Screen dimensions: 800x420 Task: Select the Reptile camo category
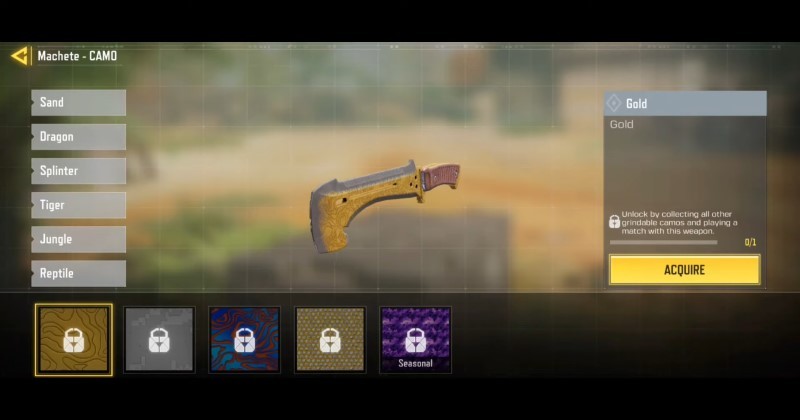click(78, 273)
